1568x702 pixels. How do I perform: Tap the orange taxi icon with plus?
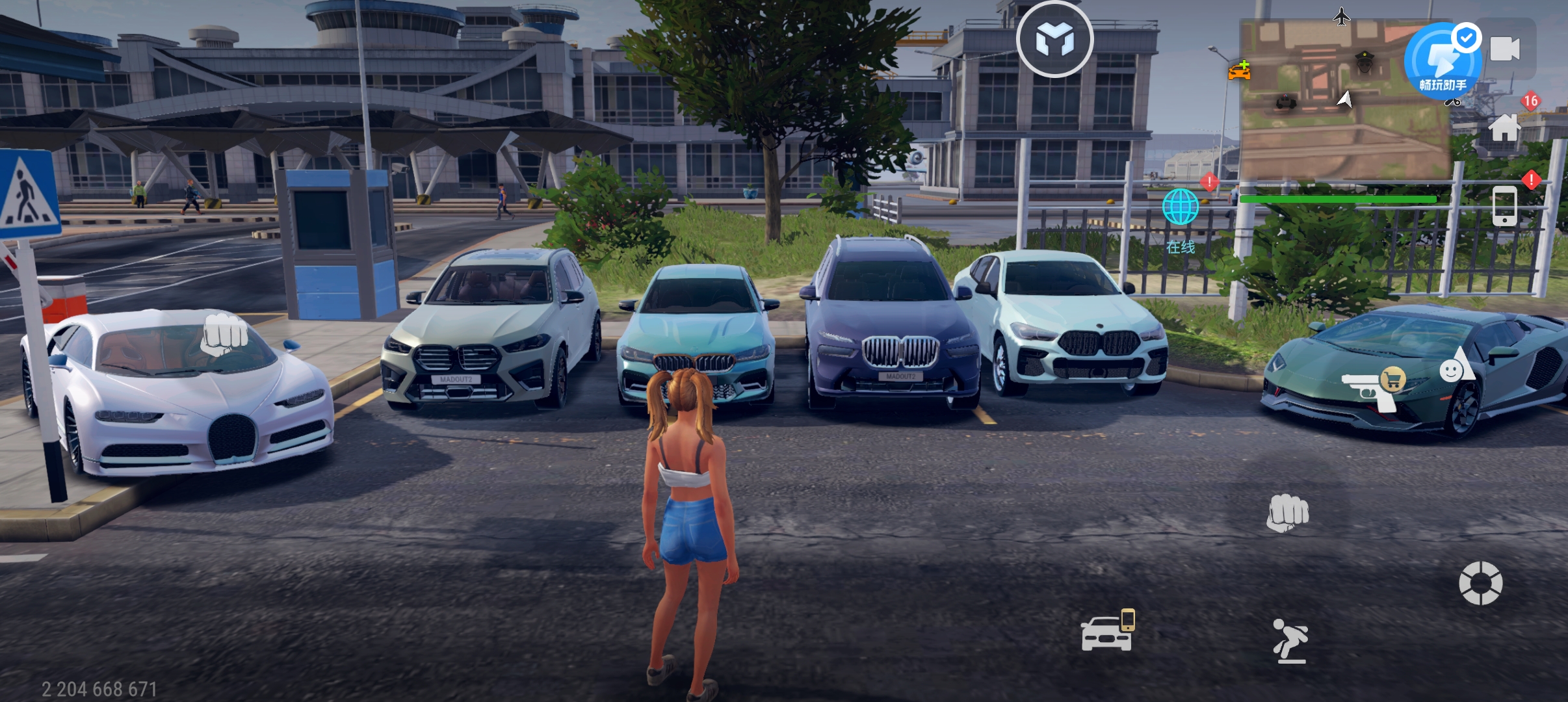[x=1240, y=70]
